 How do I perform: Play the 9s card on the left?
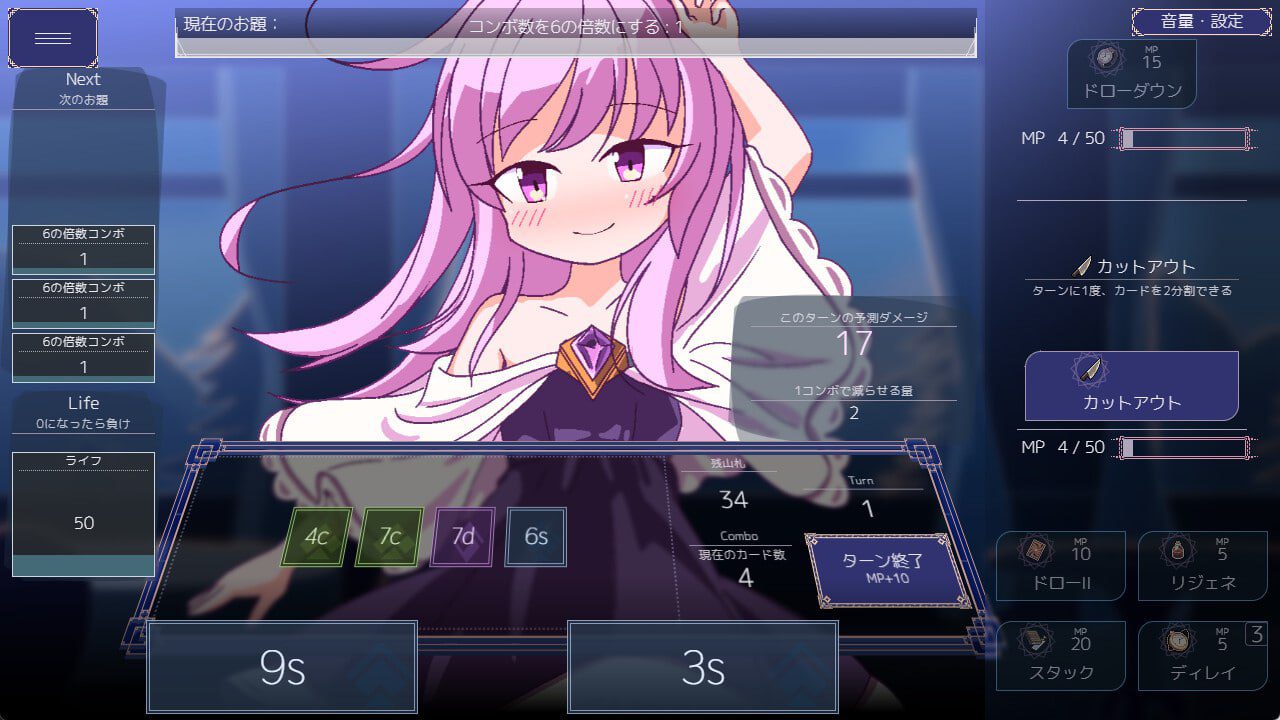point(282,667)
